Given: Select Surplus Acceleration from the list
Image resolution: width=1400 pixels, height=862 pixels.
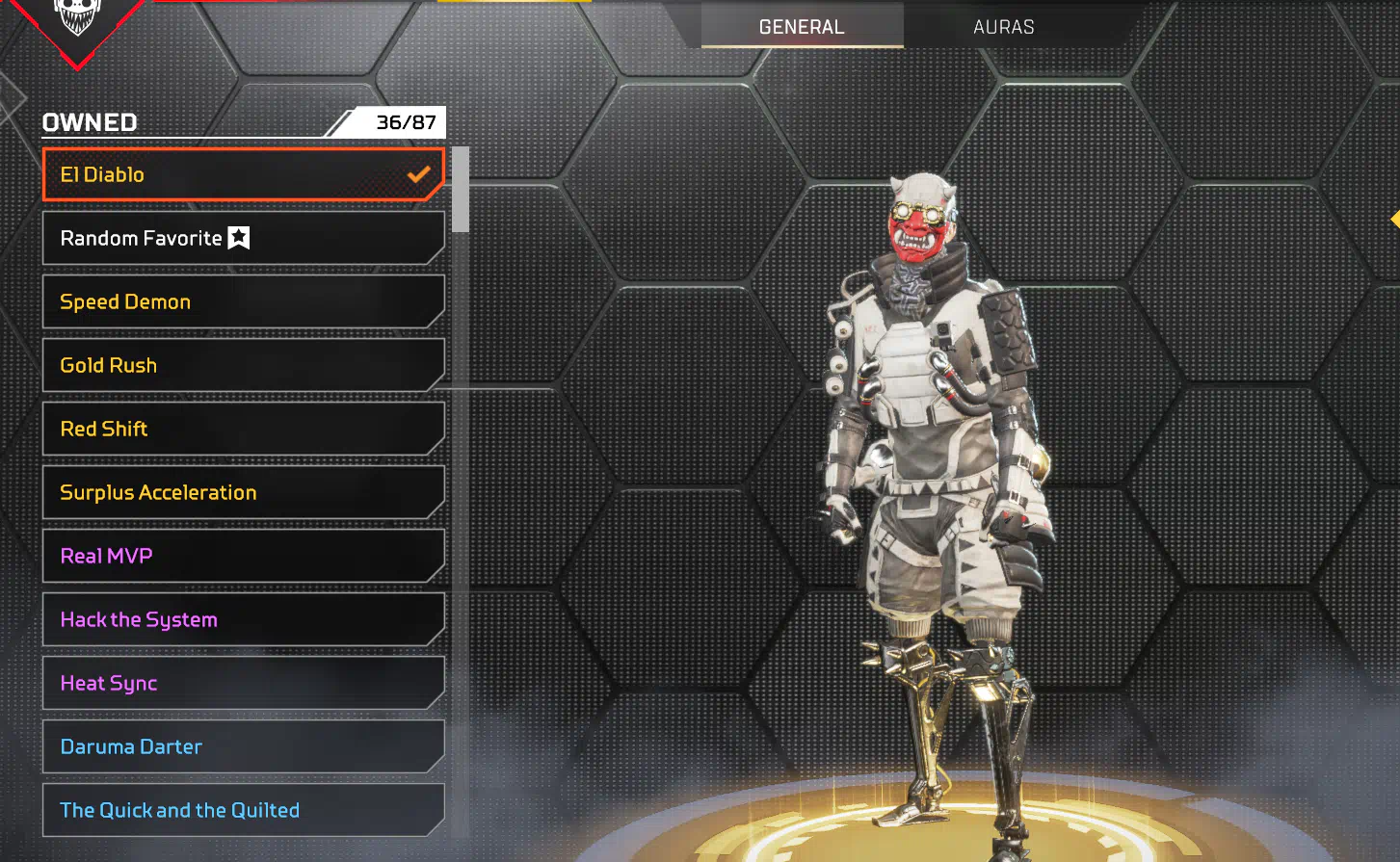Looking at the screenshot, I should click(243, 492).
